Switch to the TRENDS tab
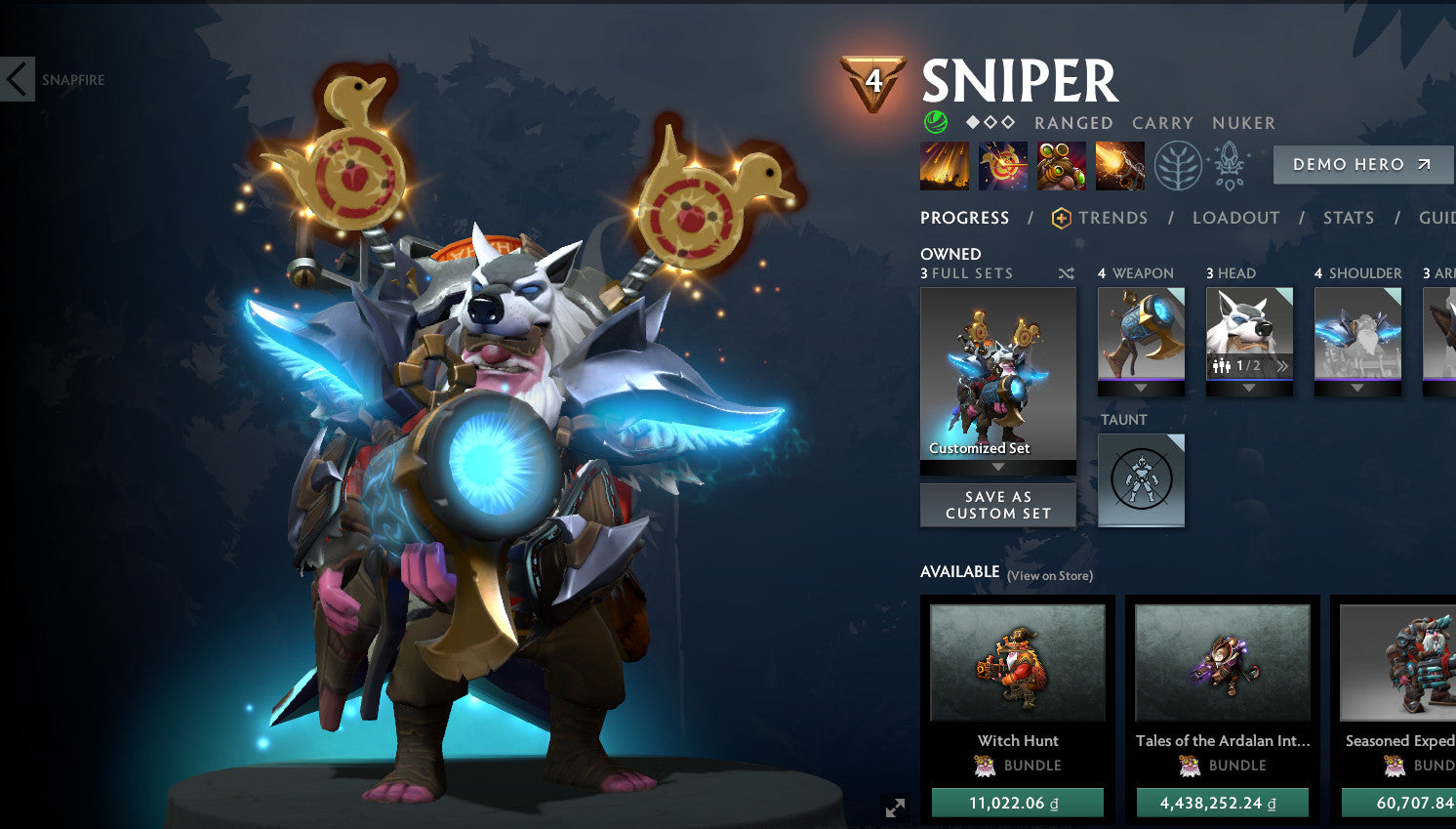The width and height of the screenshot is (1456, 829). point(1113,218)
